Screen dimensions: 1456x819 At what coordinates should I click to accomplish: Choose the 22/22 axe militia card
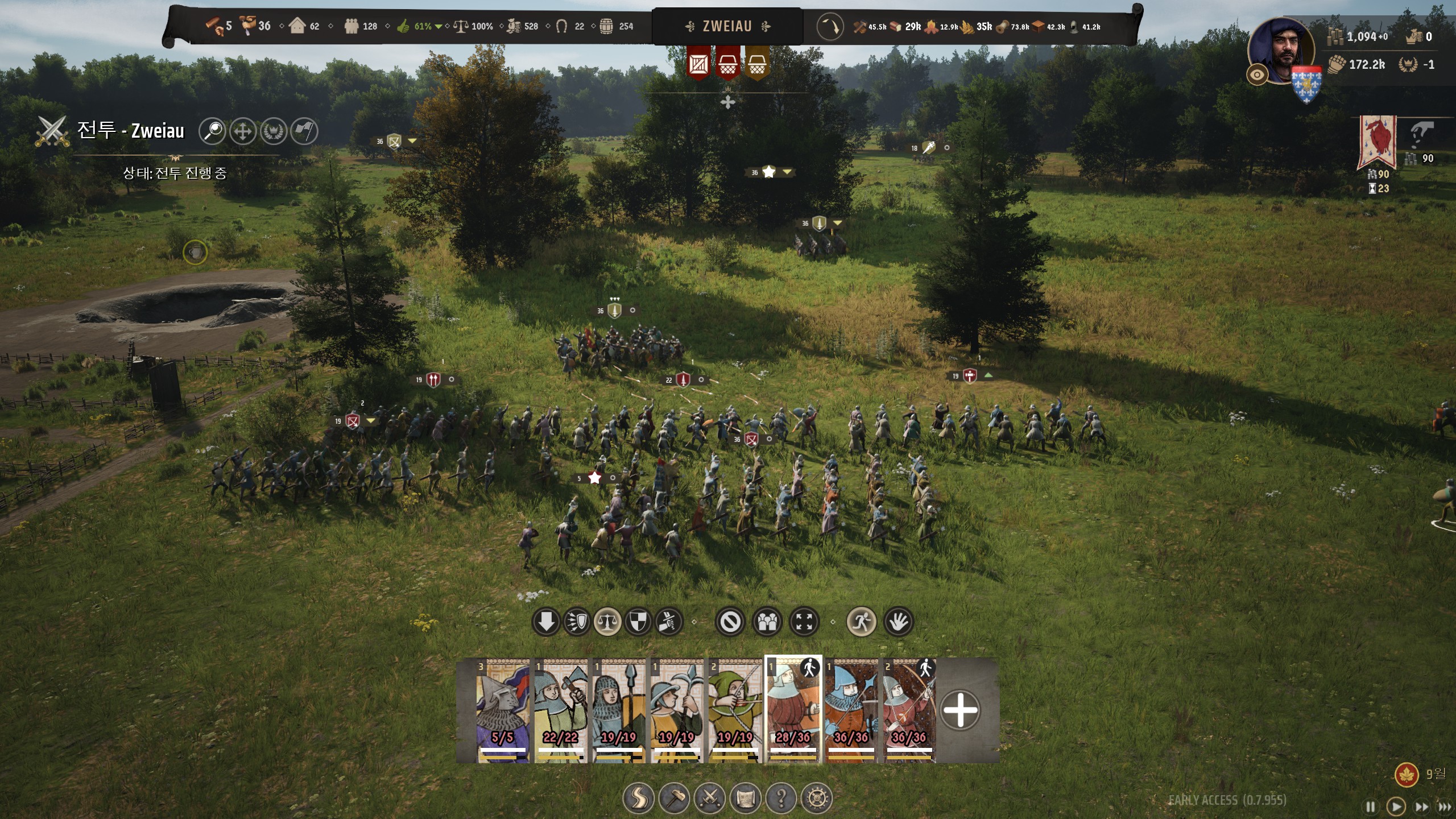click(561, 710)
